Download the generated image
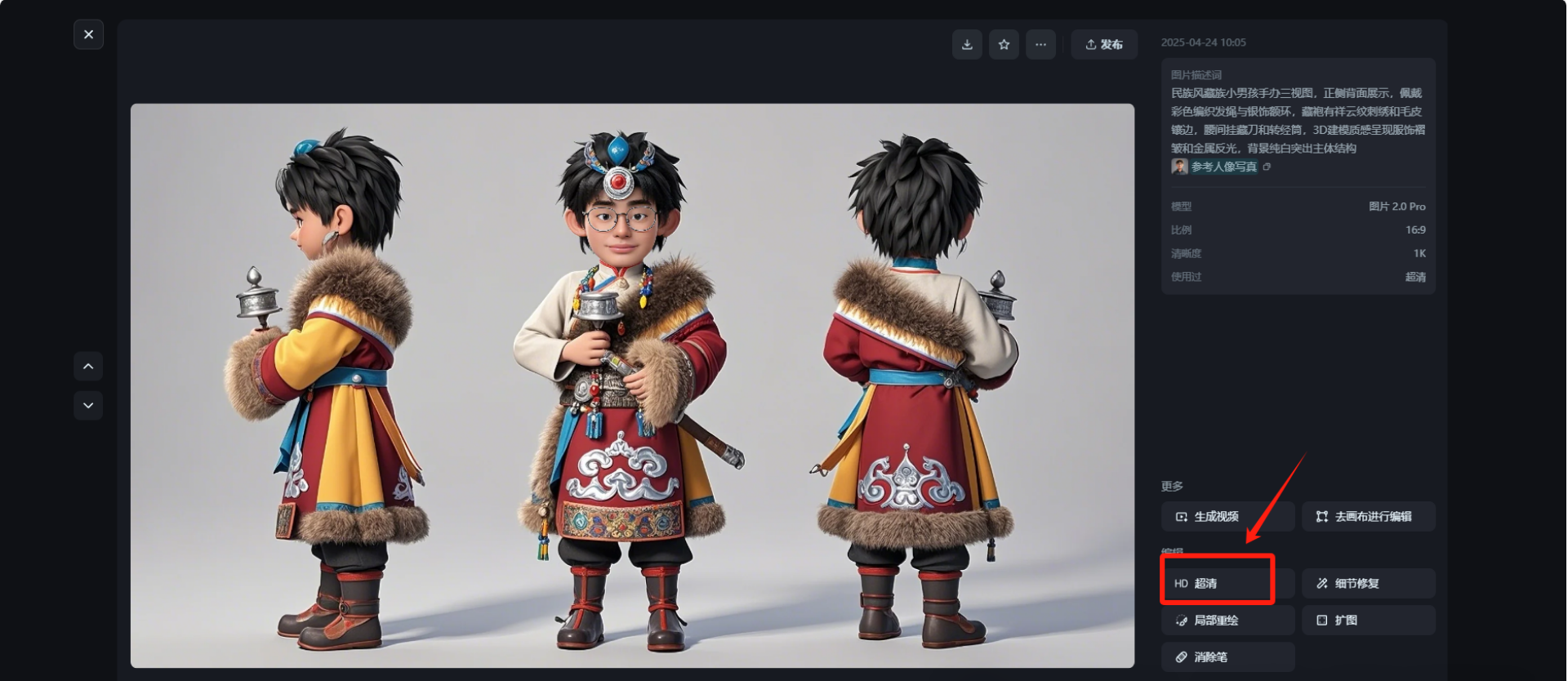 tap(967, 44)
